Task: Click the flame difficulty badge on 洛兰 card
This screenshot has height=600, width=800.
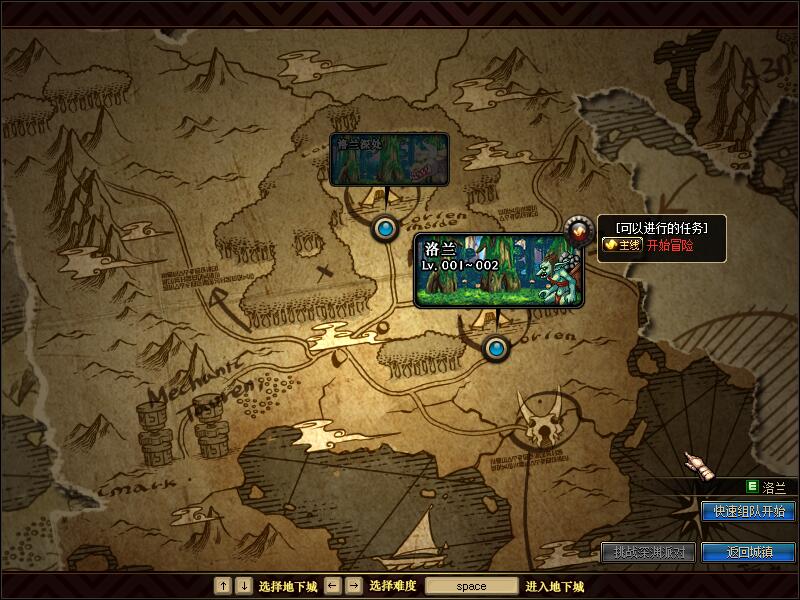Action: 577,231
